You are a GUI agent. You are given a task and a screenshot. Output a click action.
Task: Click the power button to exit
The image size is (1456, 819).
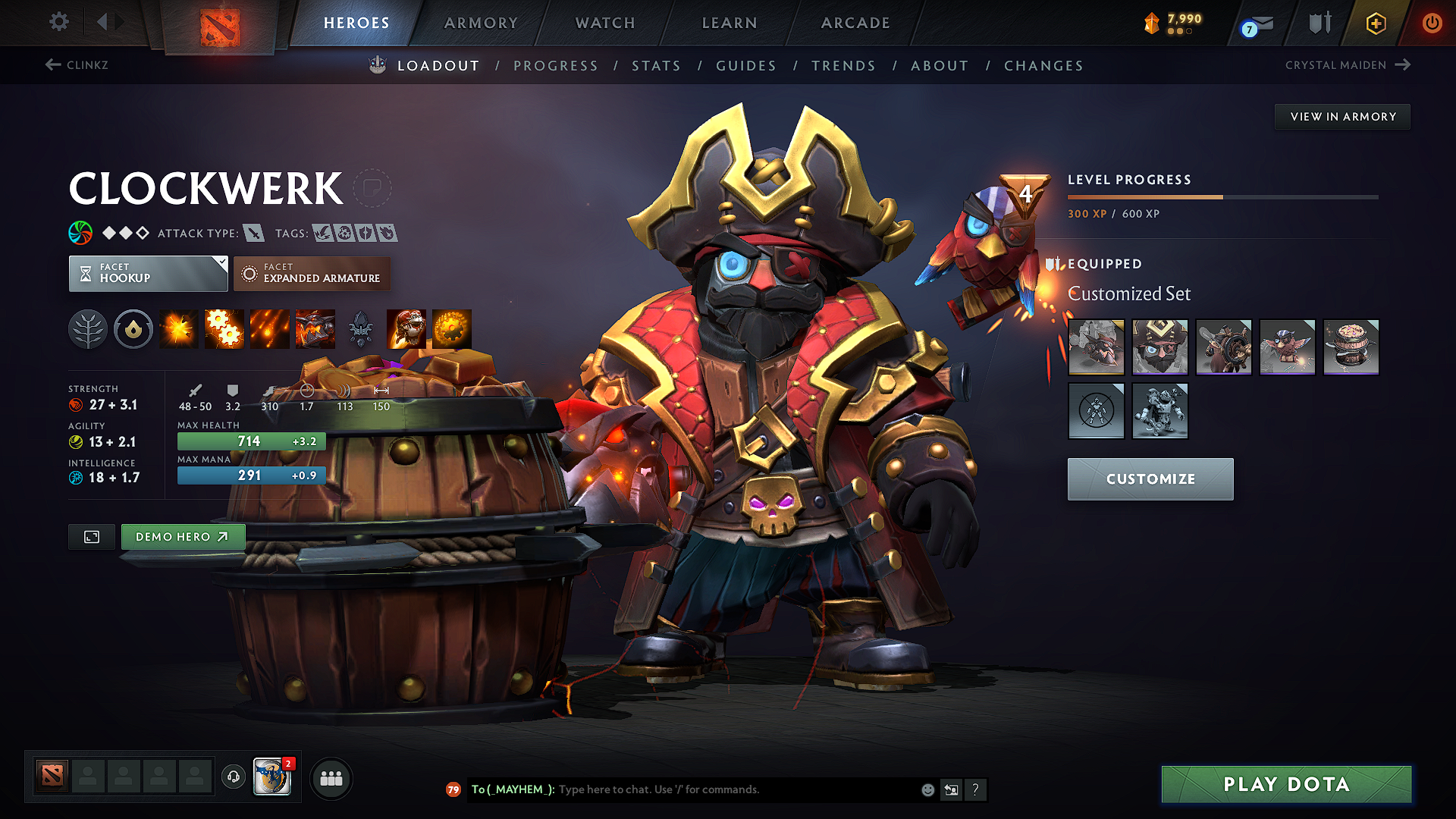point(1432,23)
